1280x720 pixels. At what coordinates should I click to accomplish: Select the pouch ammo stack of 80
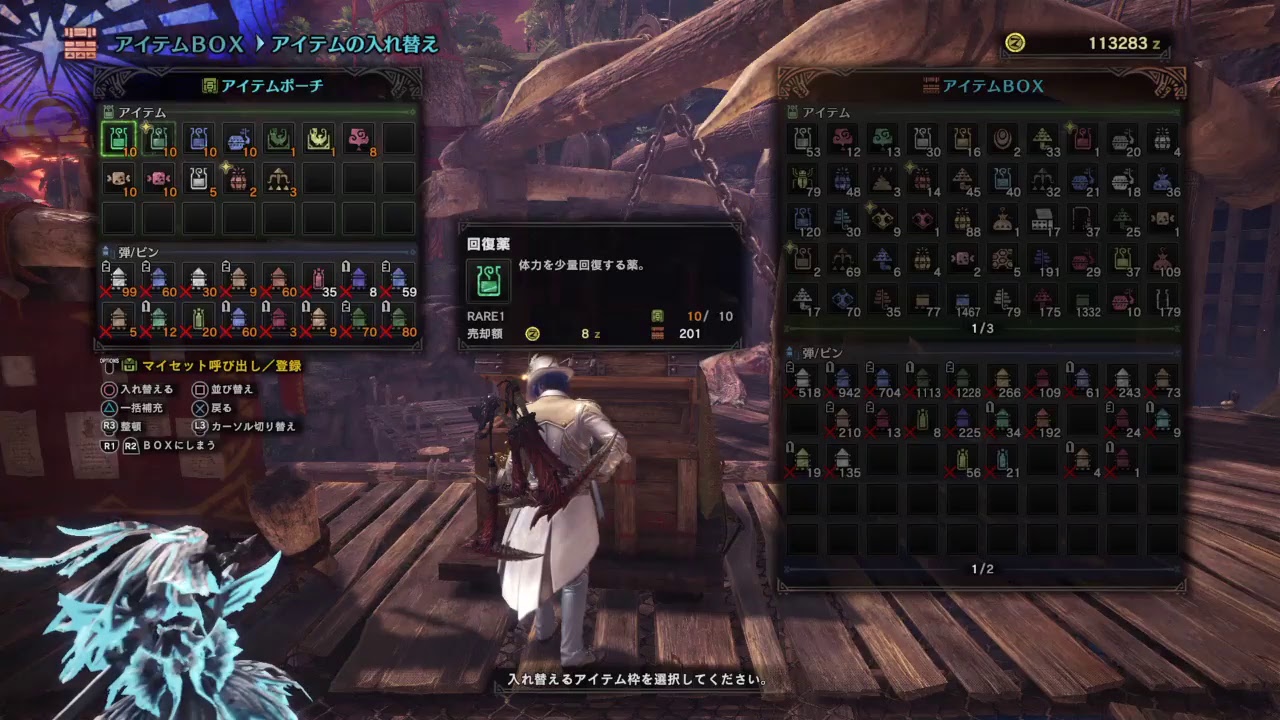coord(398,319)
